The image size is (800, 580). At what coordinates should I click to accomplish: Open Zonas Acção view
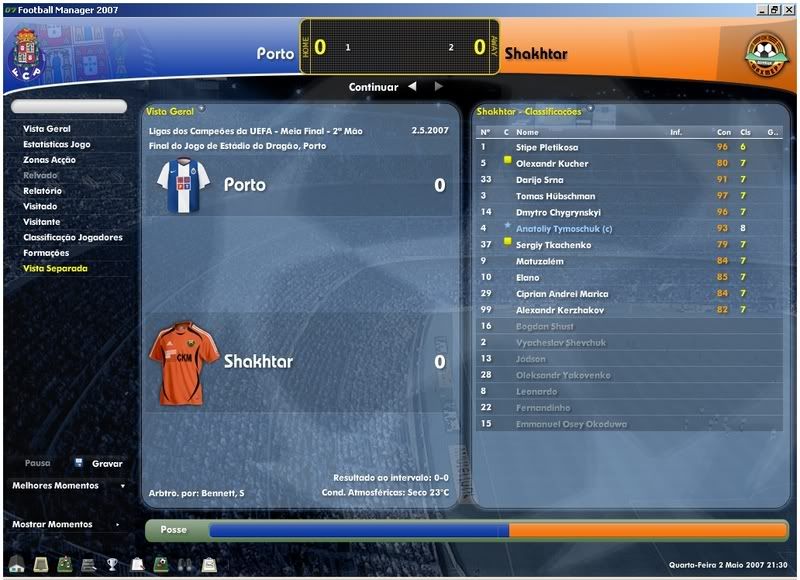coord(49,160)
